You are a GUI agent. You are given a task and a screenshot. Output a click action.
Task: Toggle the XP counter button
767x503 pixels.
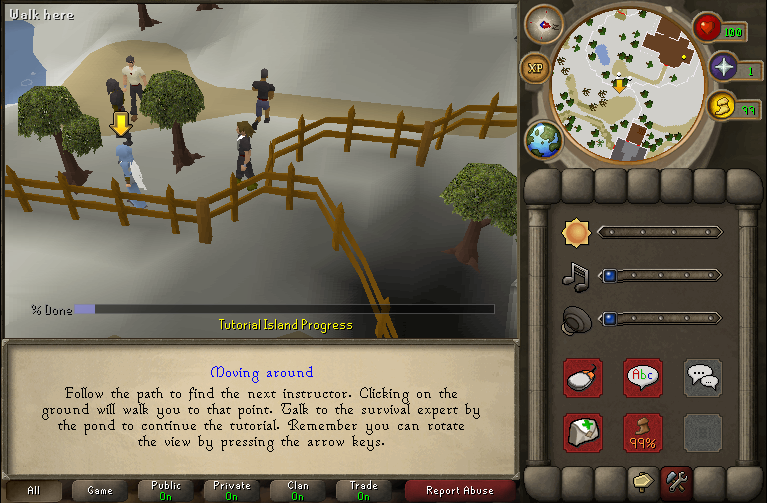tap(534, 68)
